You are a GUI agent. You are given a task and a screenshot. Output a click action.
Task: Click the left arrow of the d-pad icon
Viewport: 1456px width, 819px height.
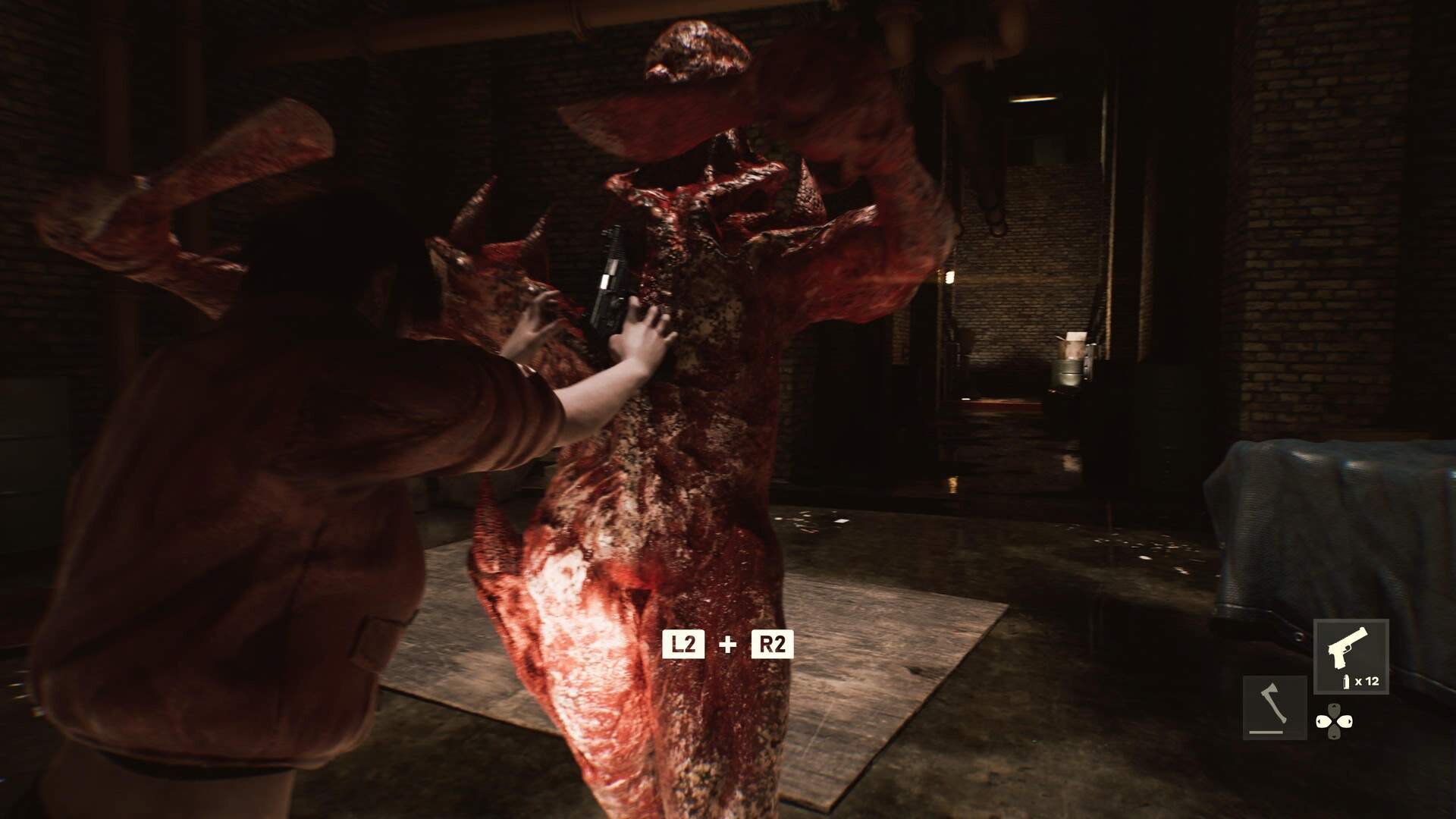(x=1323, y=721)
